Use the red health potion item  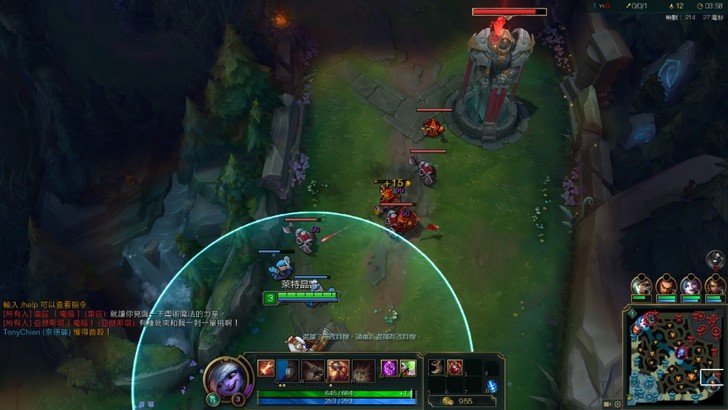455,367
